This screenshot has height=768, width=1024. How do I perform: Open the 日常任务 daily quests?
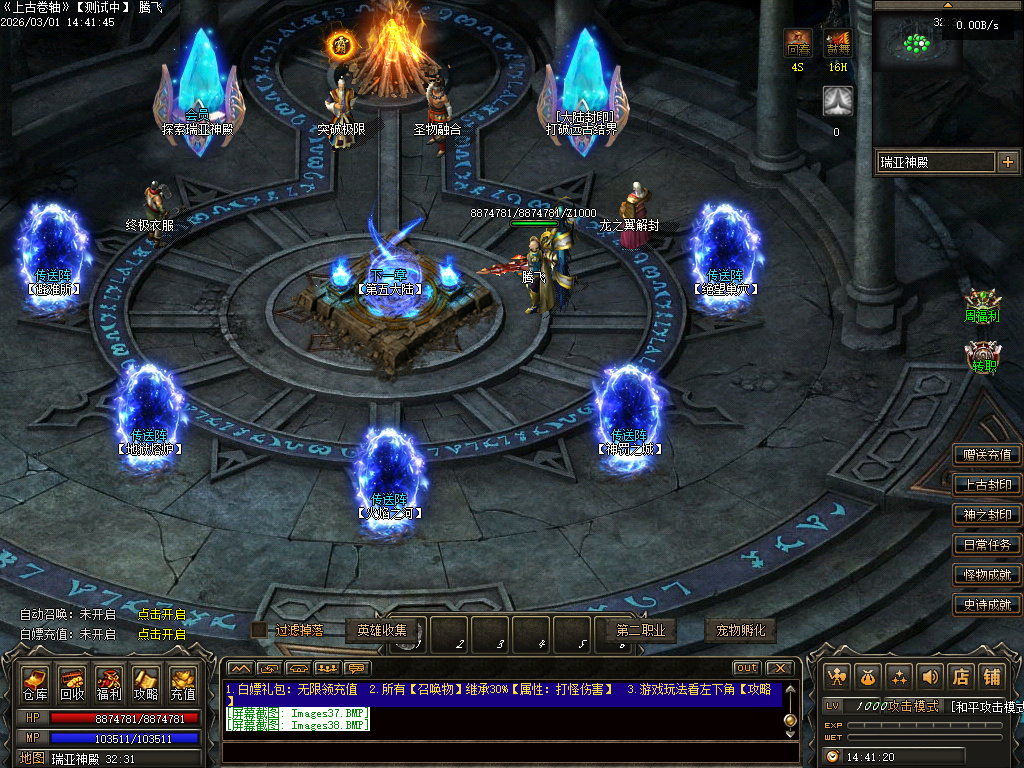pyautogui.click(x=987, y=545)
